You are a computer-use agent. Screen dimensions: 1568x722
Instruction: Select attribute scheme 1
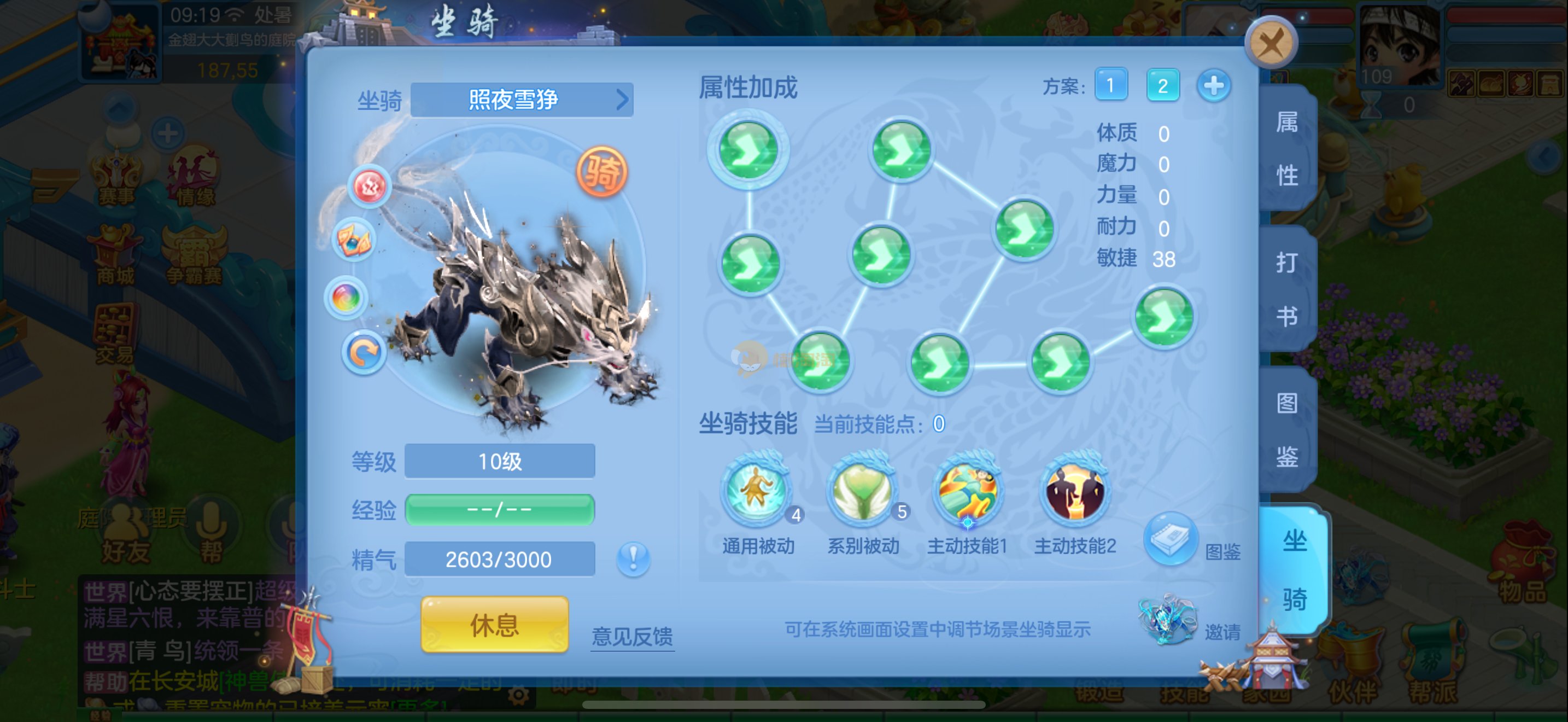pyautogui.click(x=1110, y=85)
